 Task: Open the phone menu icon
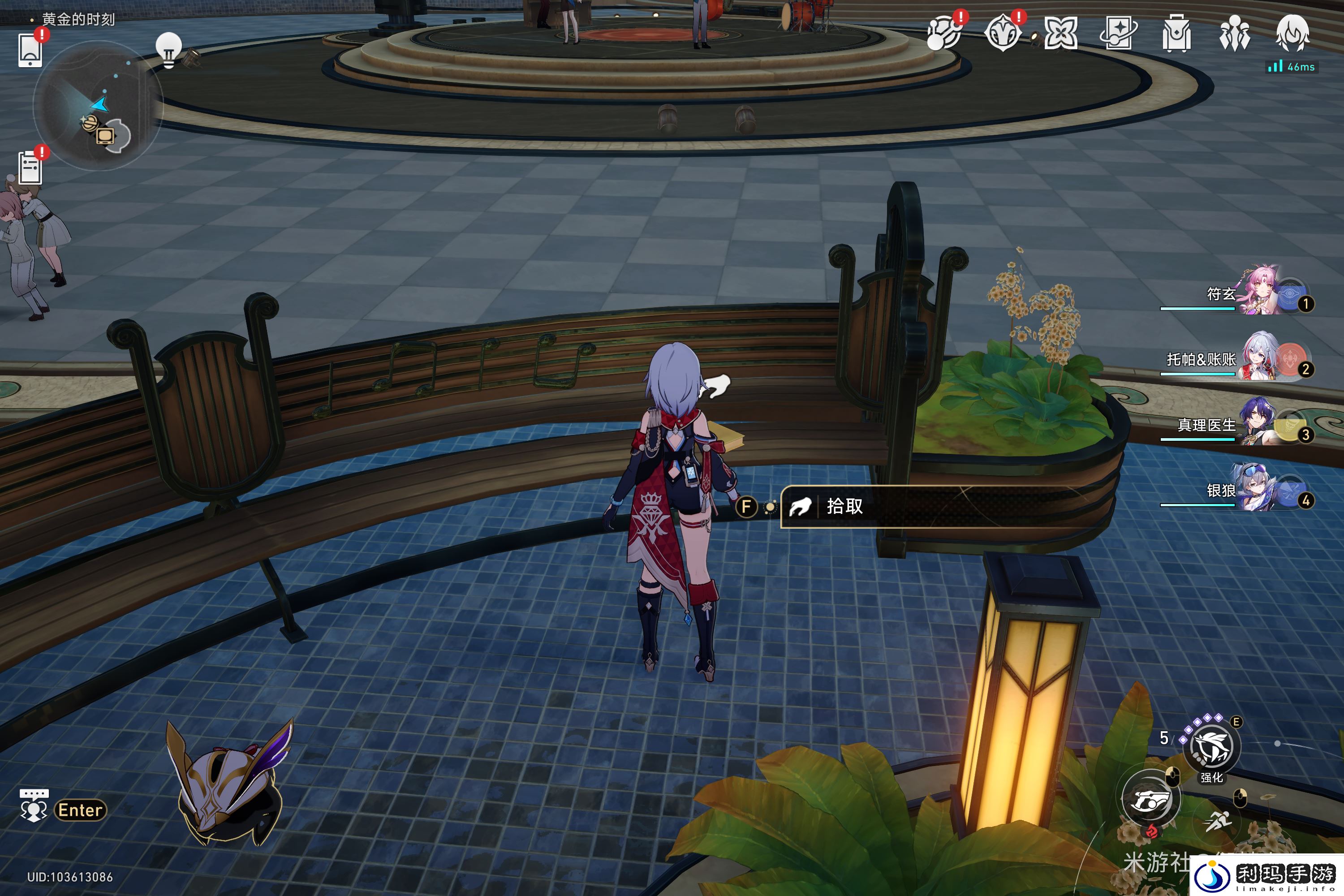[30, 50]
